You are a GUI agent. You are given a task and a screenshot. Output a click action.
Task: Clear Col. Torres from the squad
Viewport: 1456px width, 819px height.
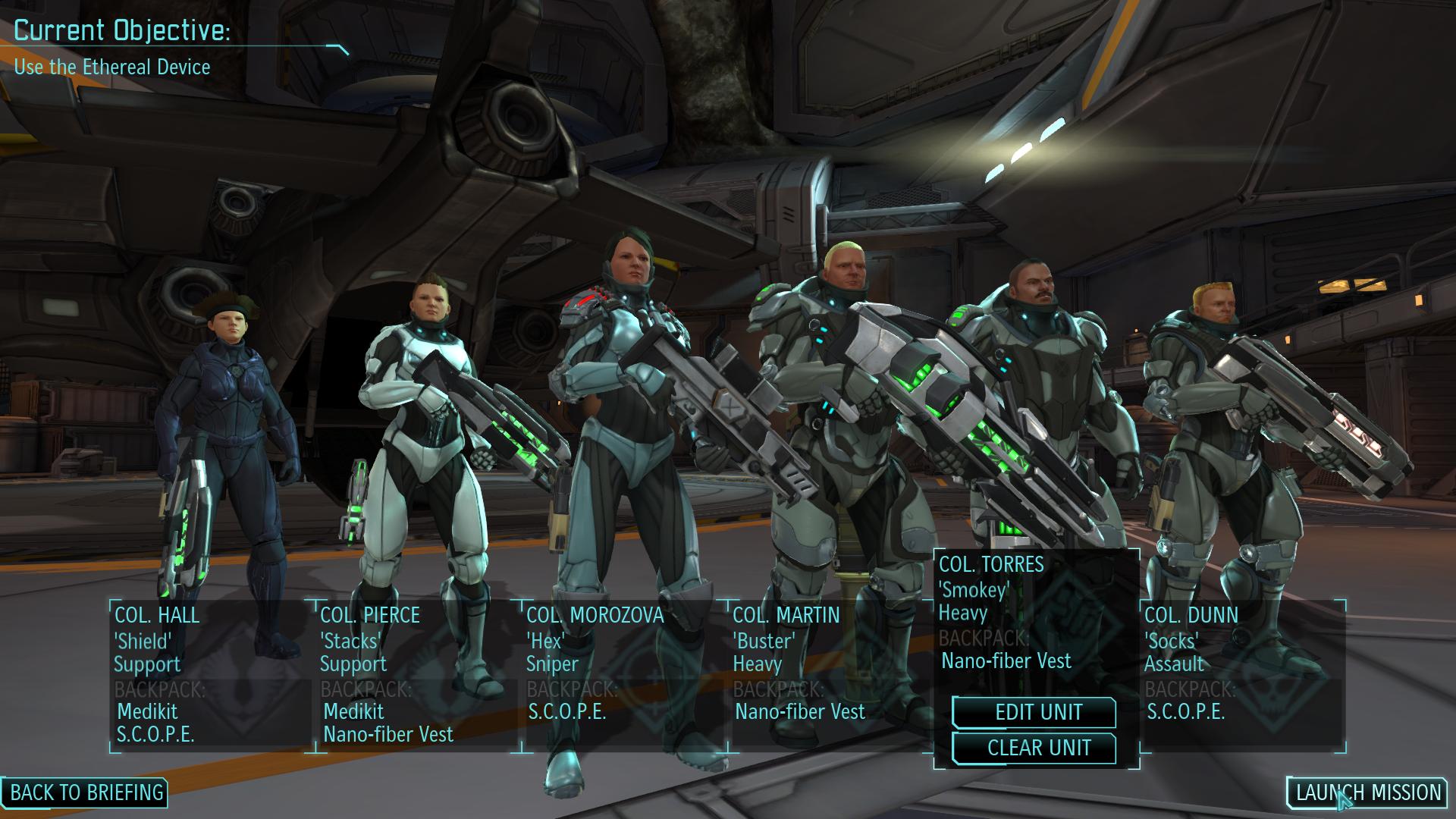1034,748
